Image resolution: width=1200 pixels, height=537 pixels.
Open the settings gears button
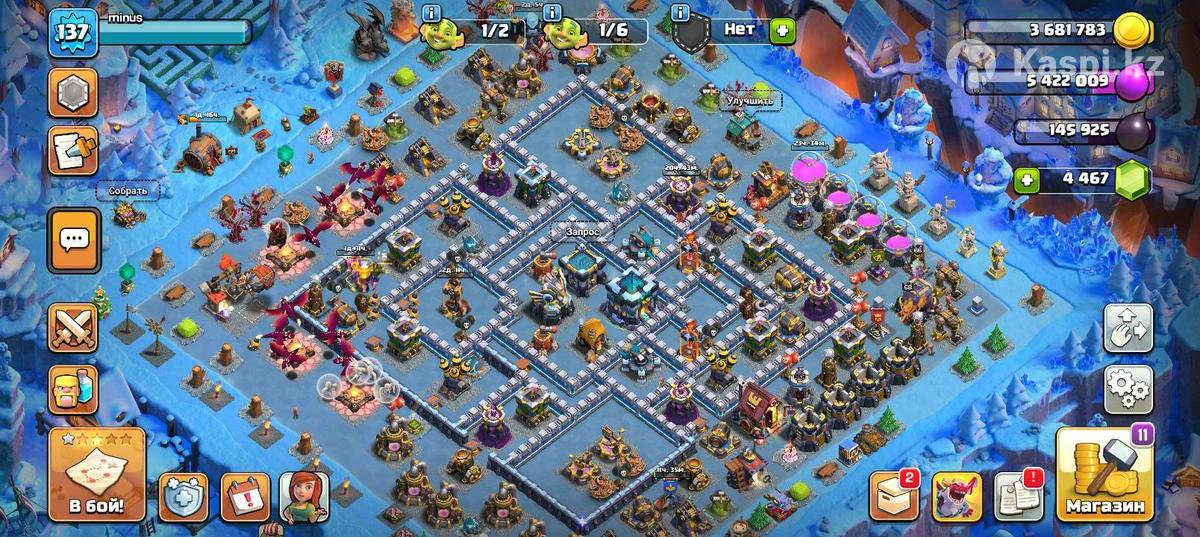pyautogui.click(x=1129, y=389)
